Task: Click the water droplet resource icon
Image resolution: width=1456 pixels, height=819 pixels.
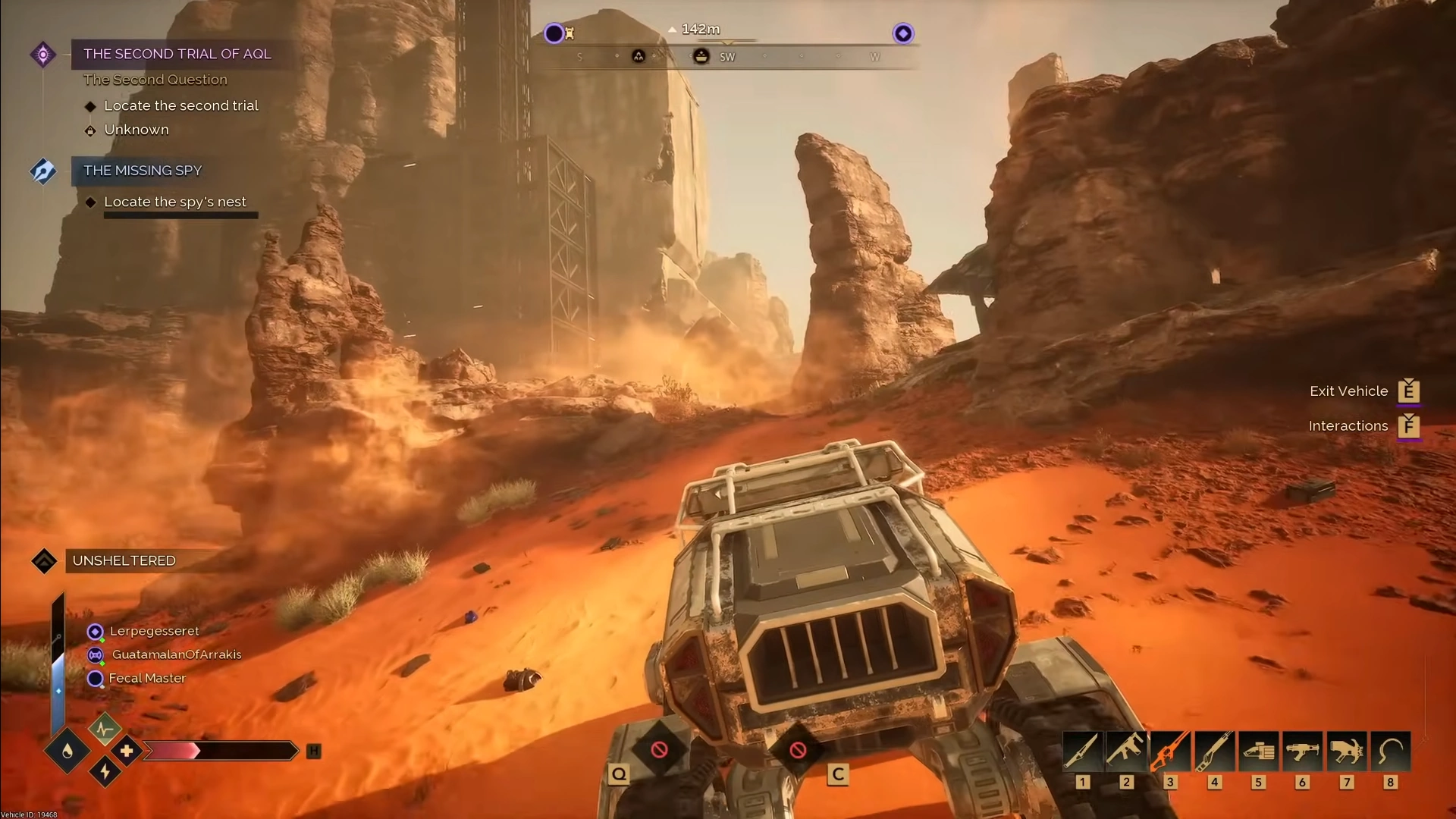Action: (67, 751)
